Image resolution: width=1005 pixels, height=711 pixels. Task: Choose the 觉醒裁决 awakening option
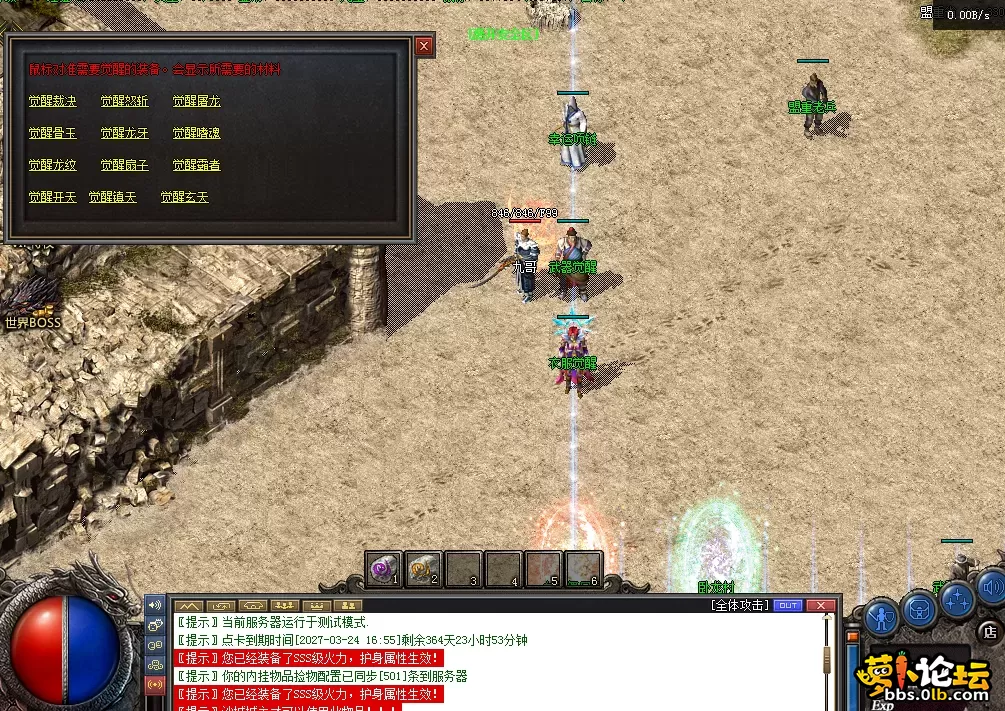(x=52, y=101)
